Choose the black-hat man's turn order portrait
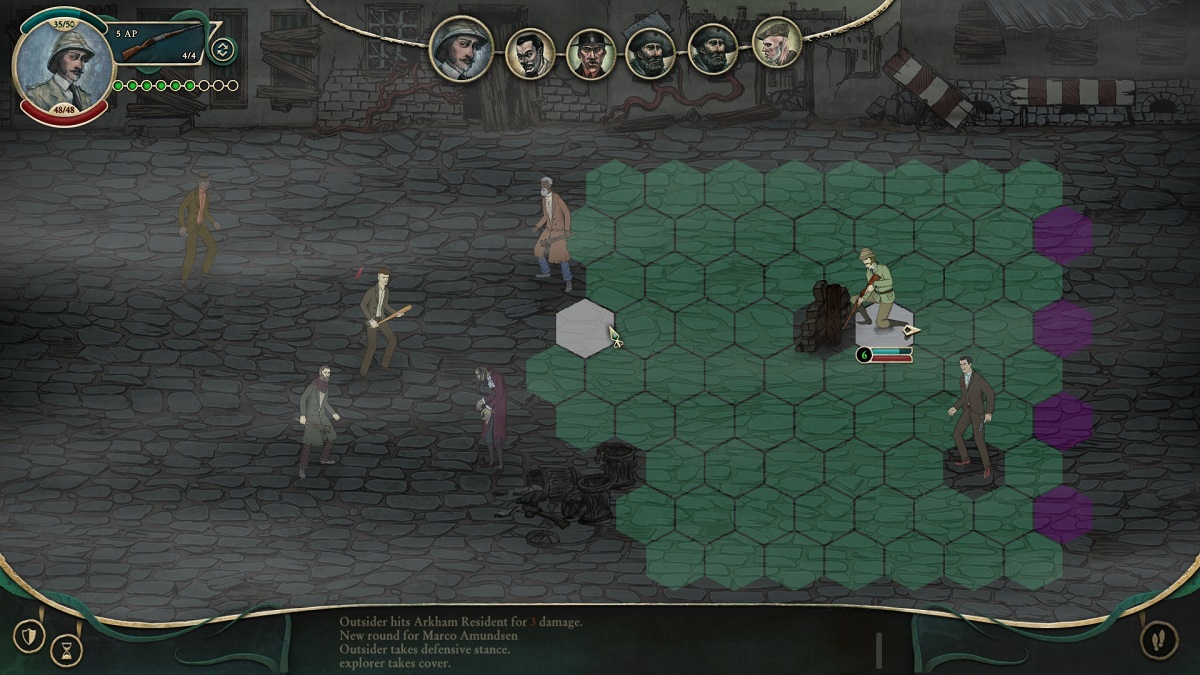Image resolution: width=1200 pixels, height=675 pixels. [x=591, y=52]
